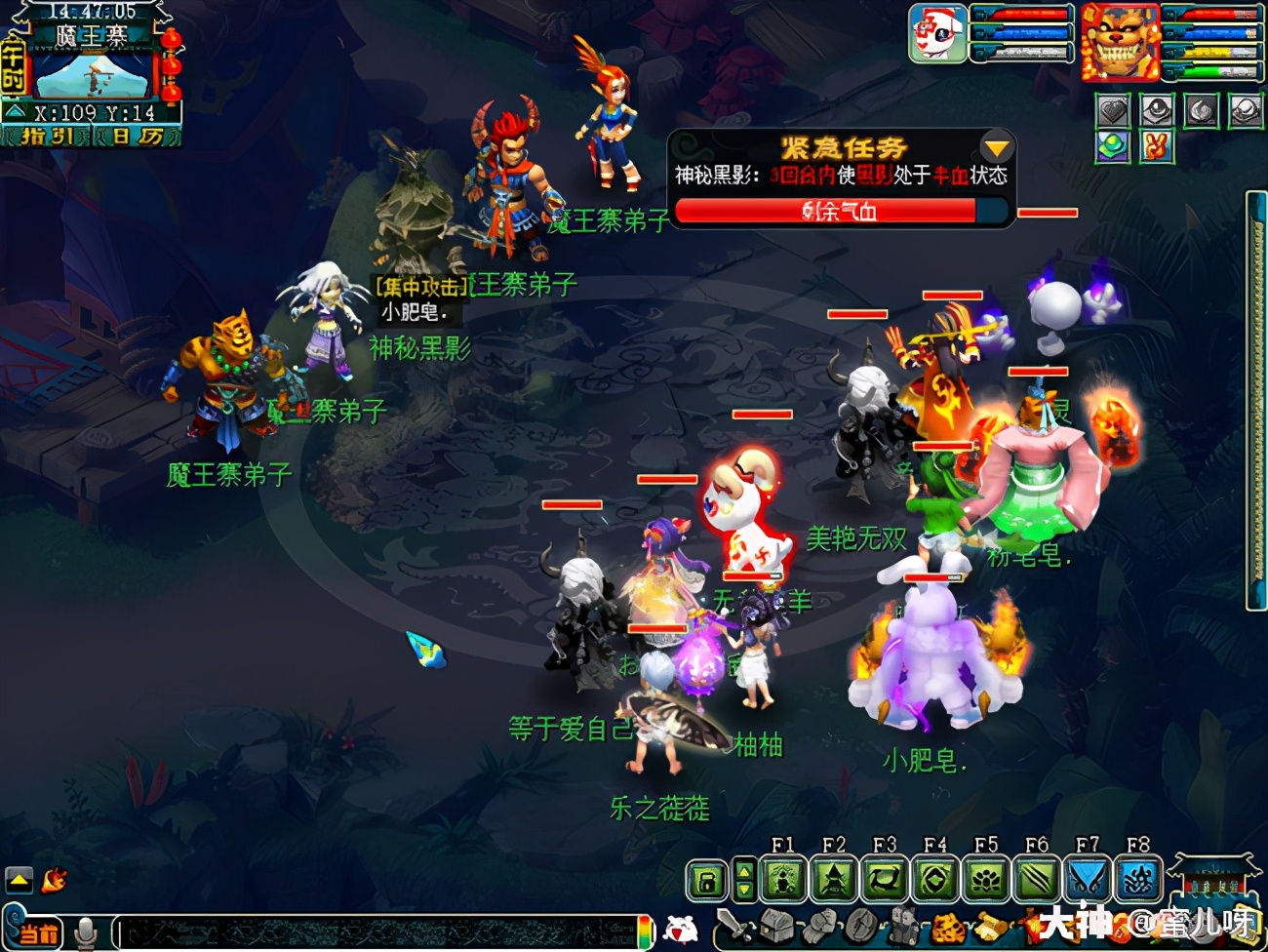Activate the blue F7 horns skill
The width and height of the screenshot is (1268, 952).
1088,881
